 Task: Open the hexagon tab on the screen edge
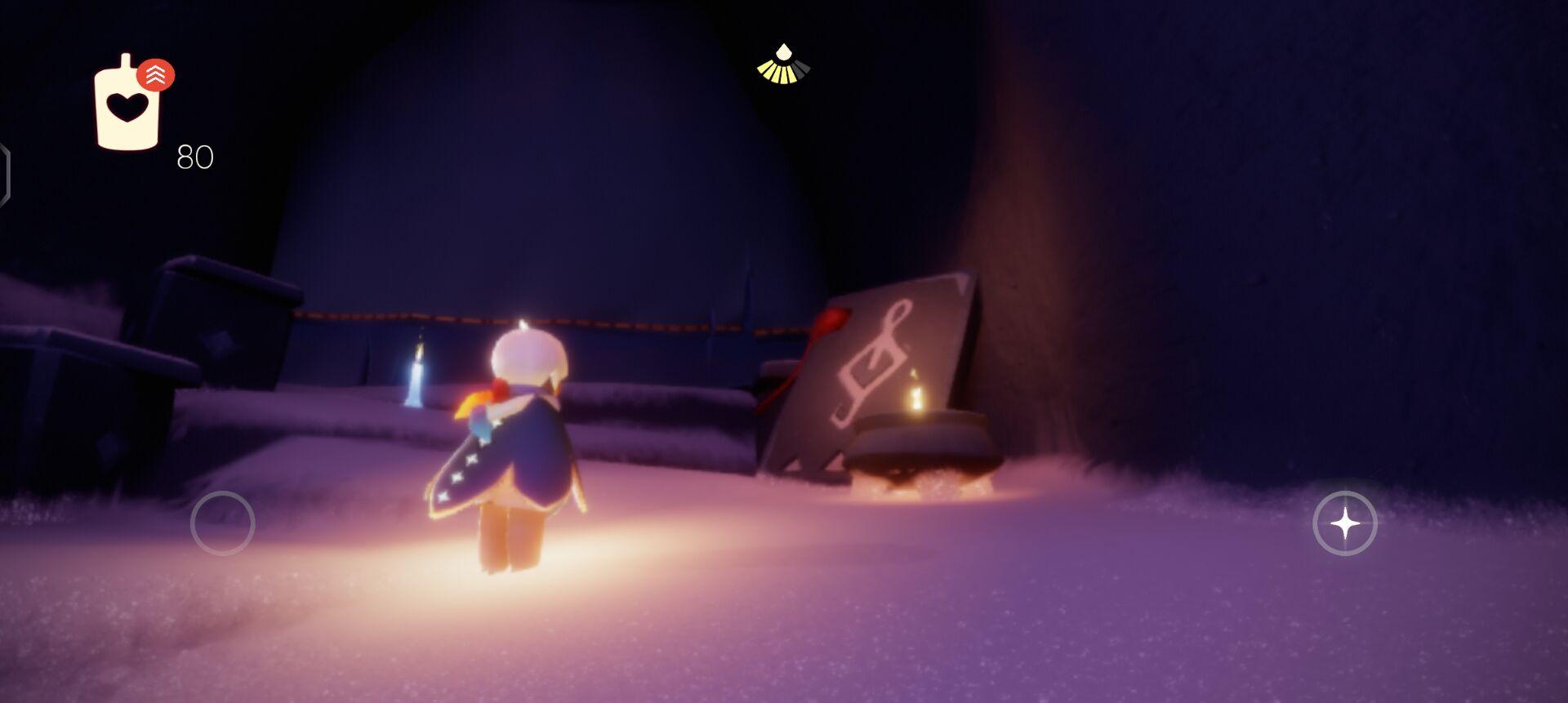point(4,174)
